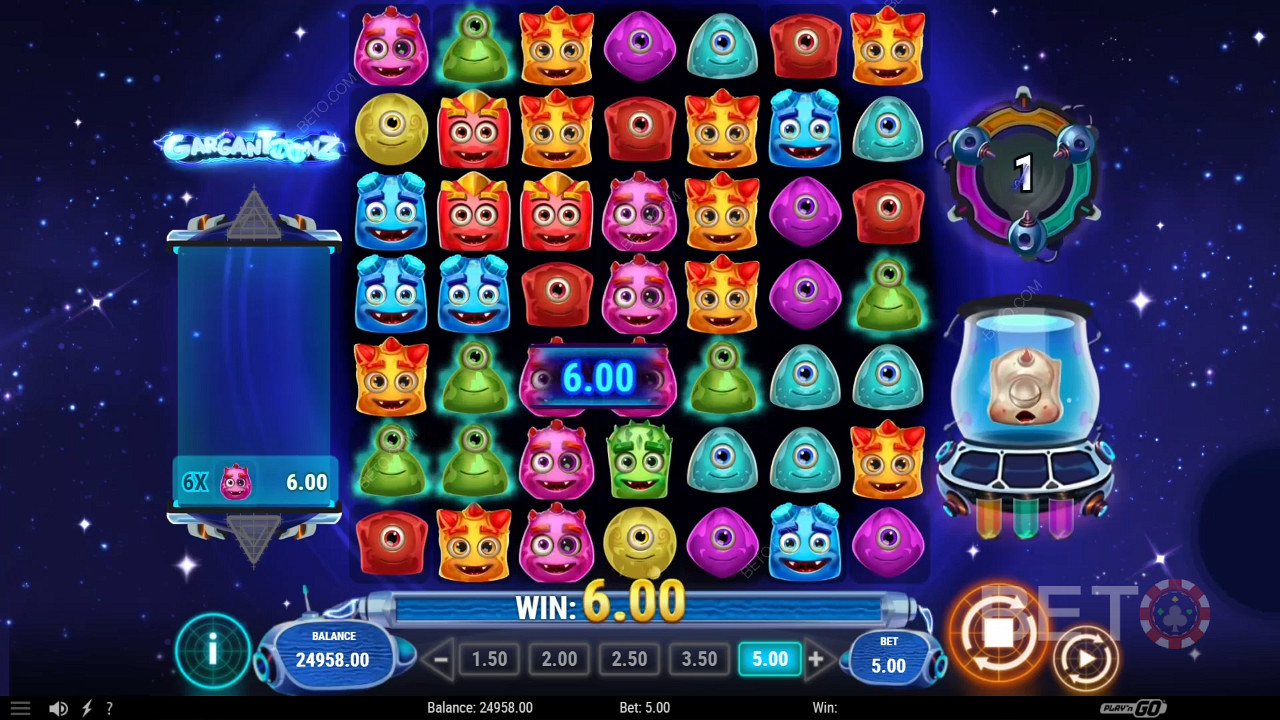The image size is (1280, 720).
Task: Open the paytable info button
Action: point(212,652)
